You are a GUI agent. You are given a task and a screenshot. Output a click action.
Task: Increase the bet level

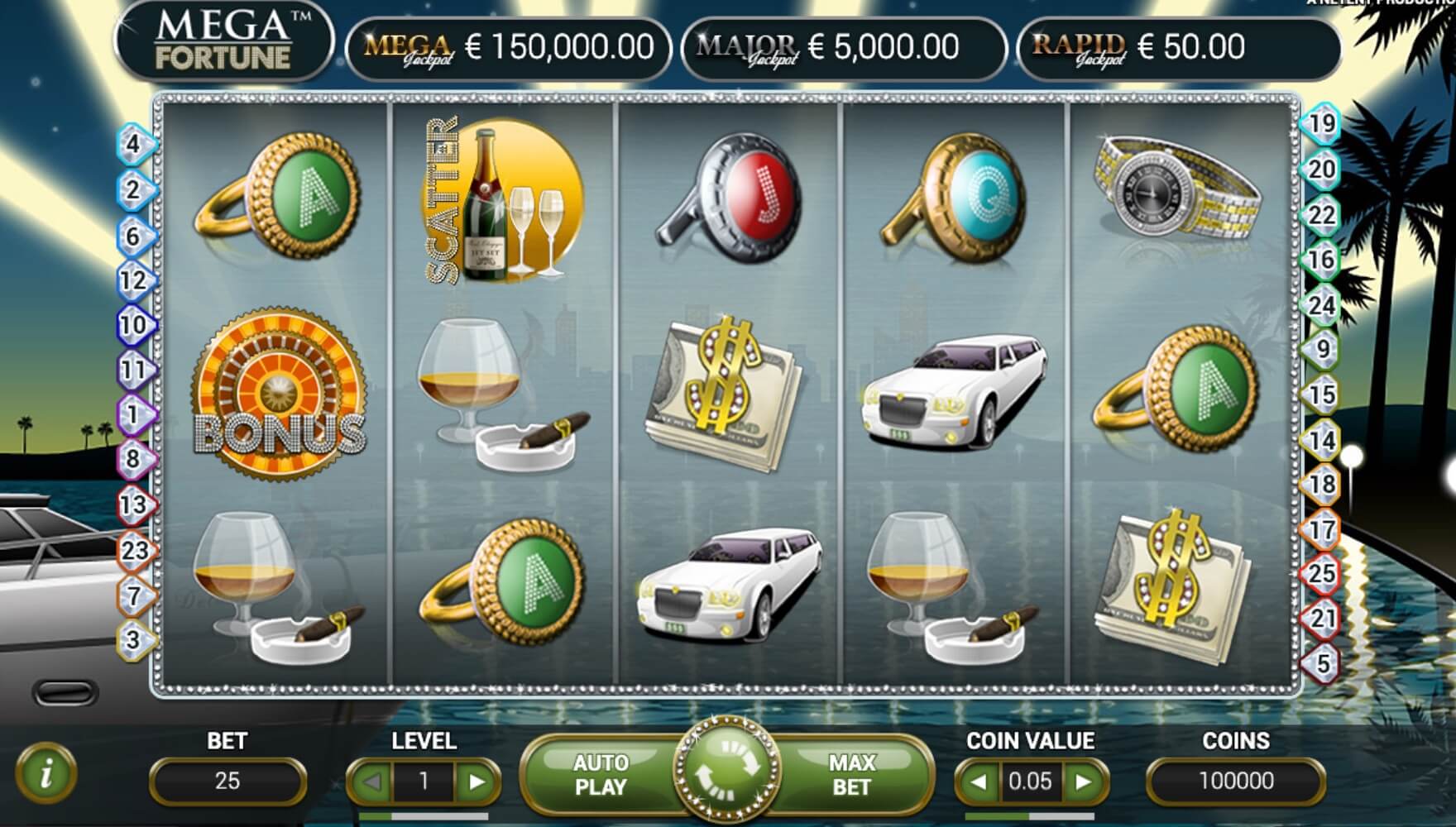tap(477, 781)
